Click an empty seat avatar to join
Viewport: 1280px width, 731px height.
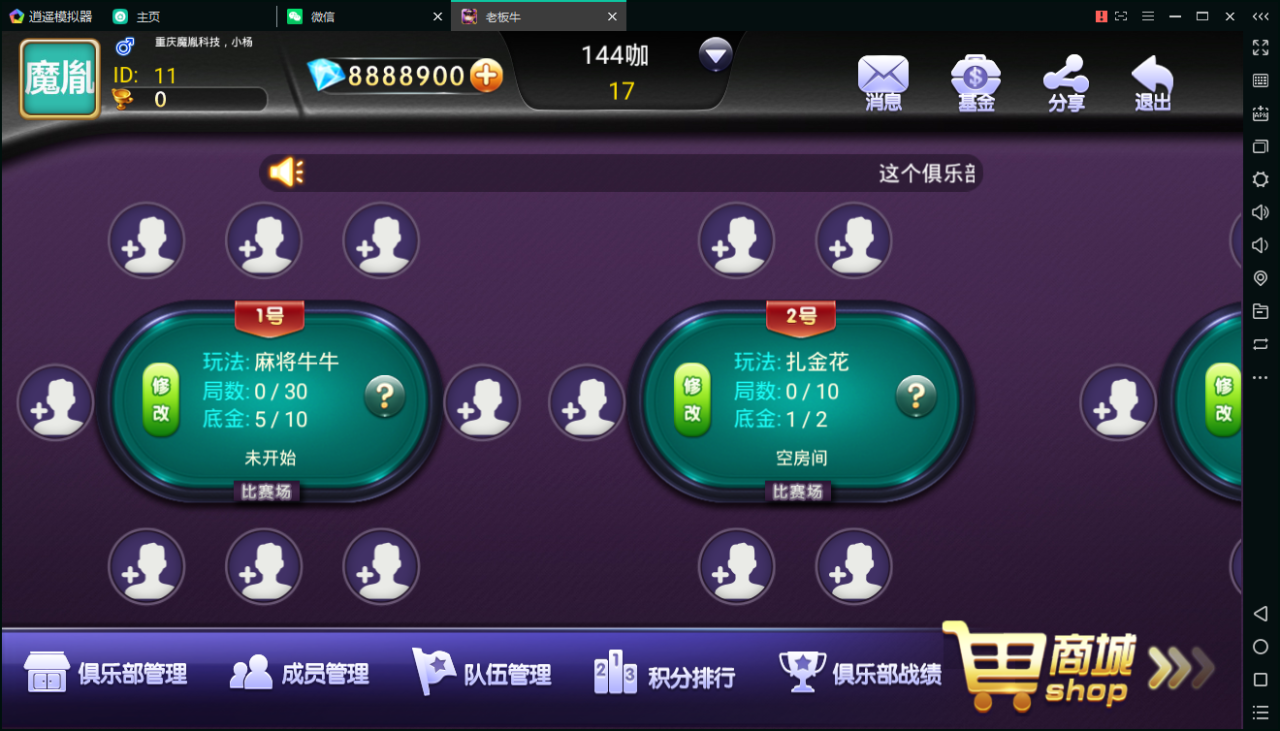pos(147,241)
